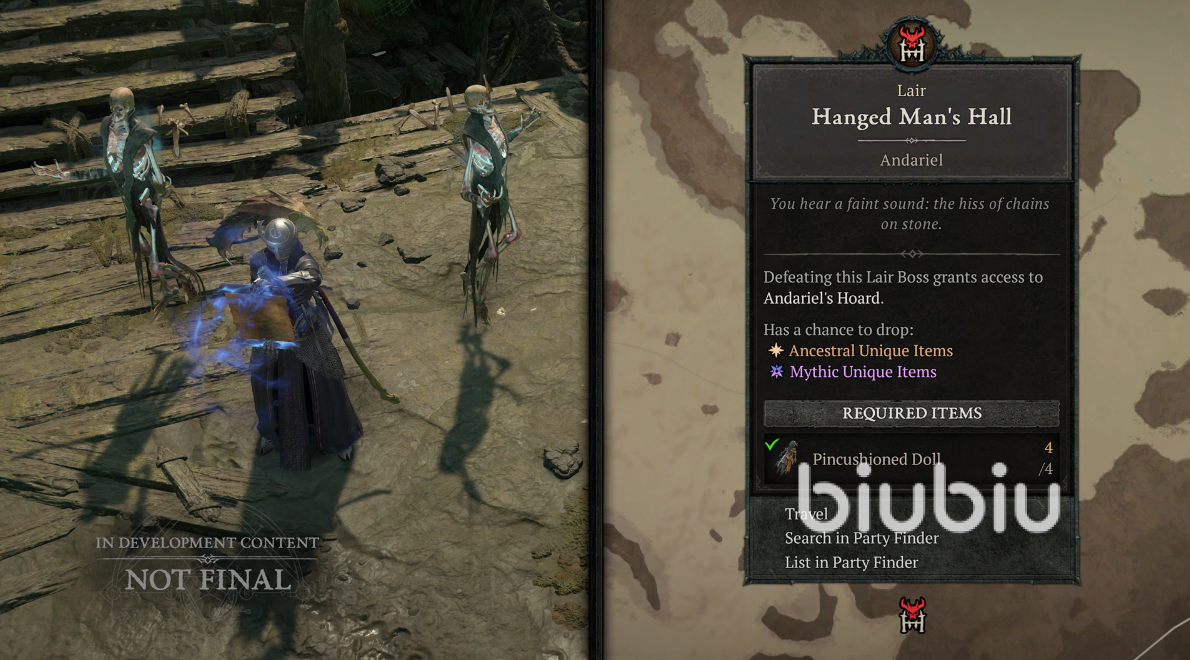
Task: Click the Pincushioned Doll required item
Action: pyautogui.click(x=876, y=460)
